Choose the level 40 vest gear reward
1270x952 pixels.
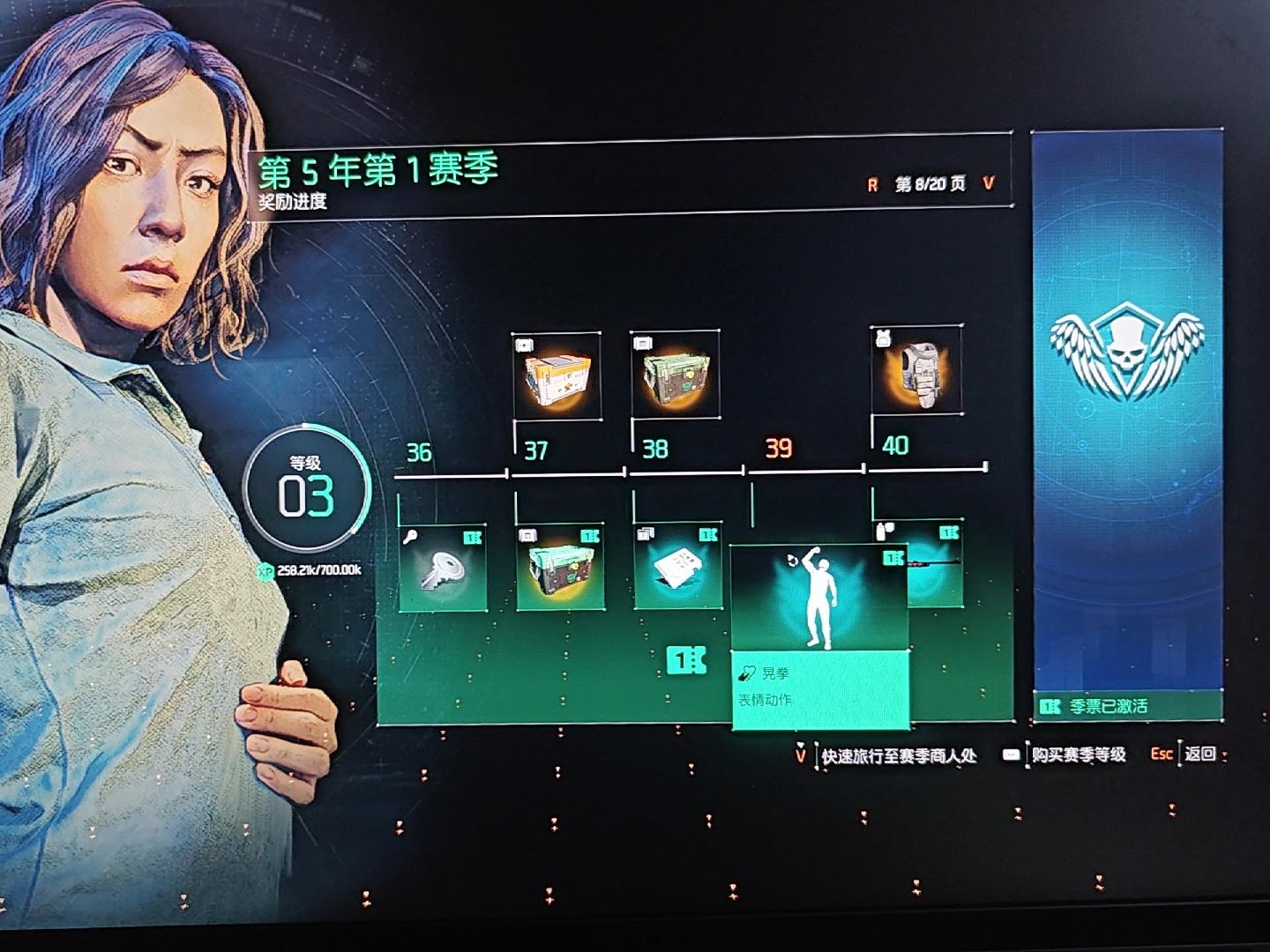917,368
